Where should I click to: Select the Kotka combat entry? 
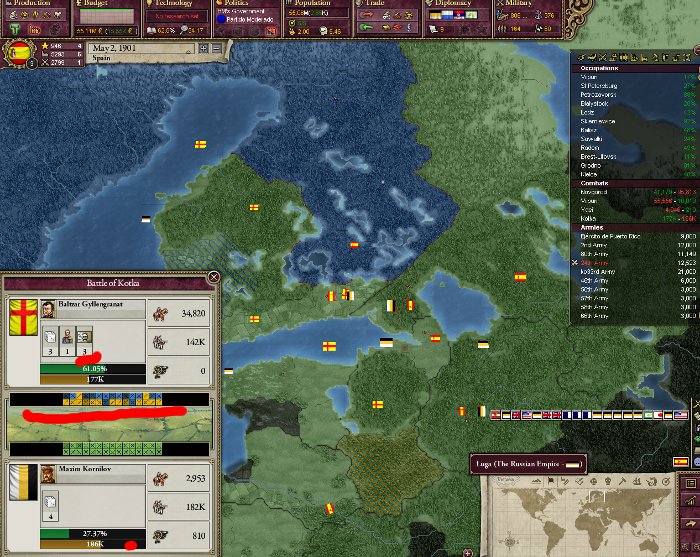tap(590, 217)
